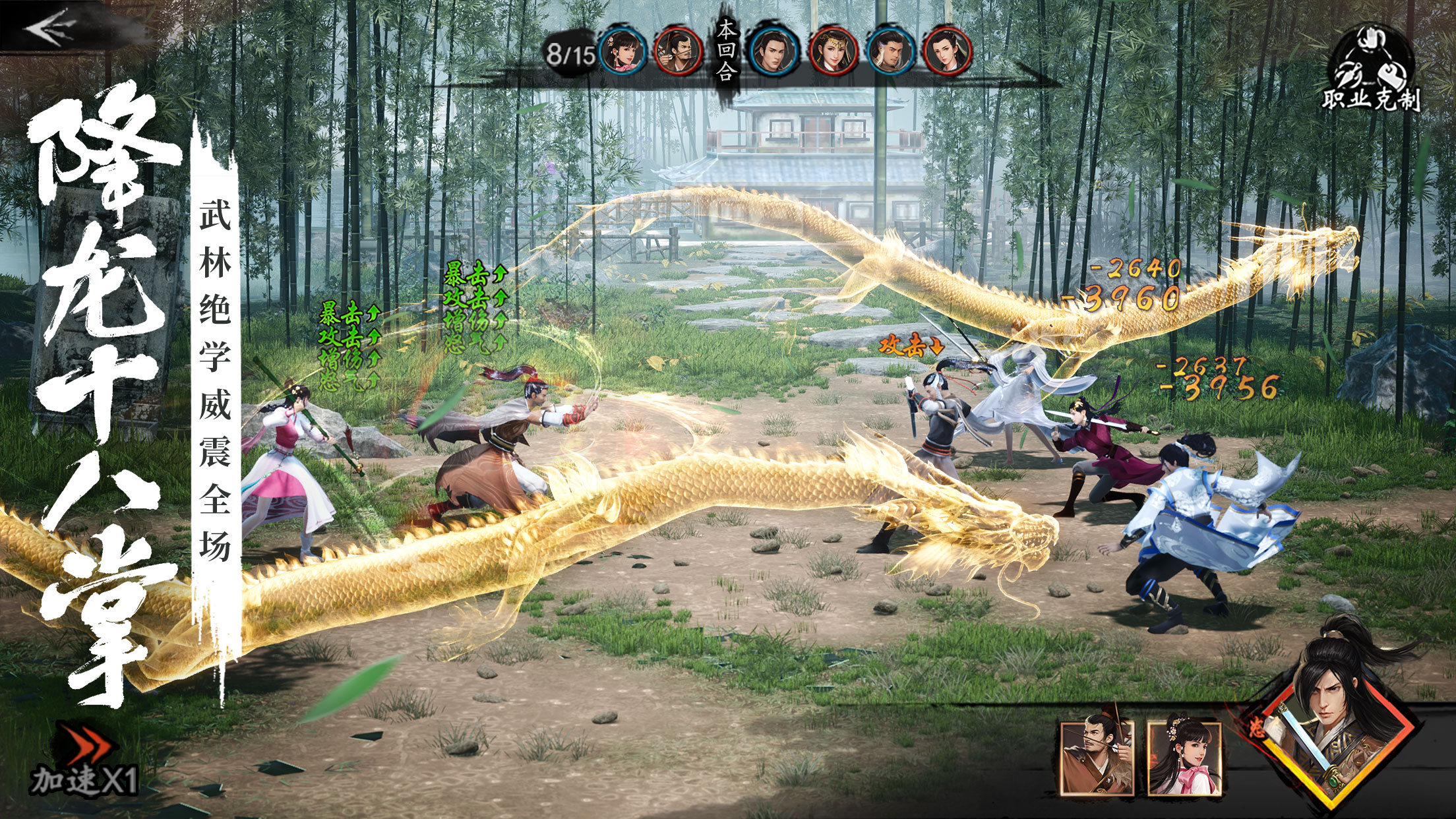Screen dimensions: 1456x819
Task: Go back using the arrow button
Action: (x=51, y=26)
